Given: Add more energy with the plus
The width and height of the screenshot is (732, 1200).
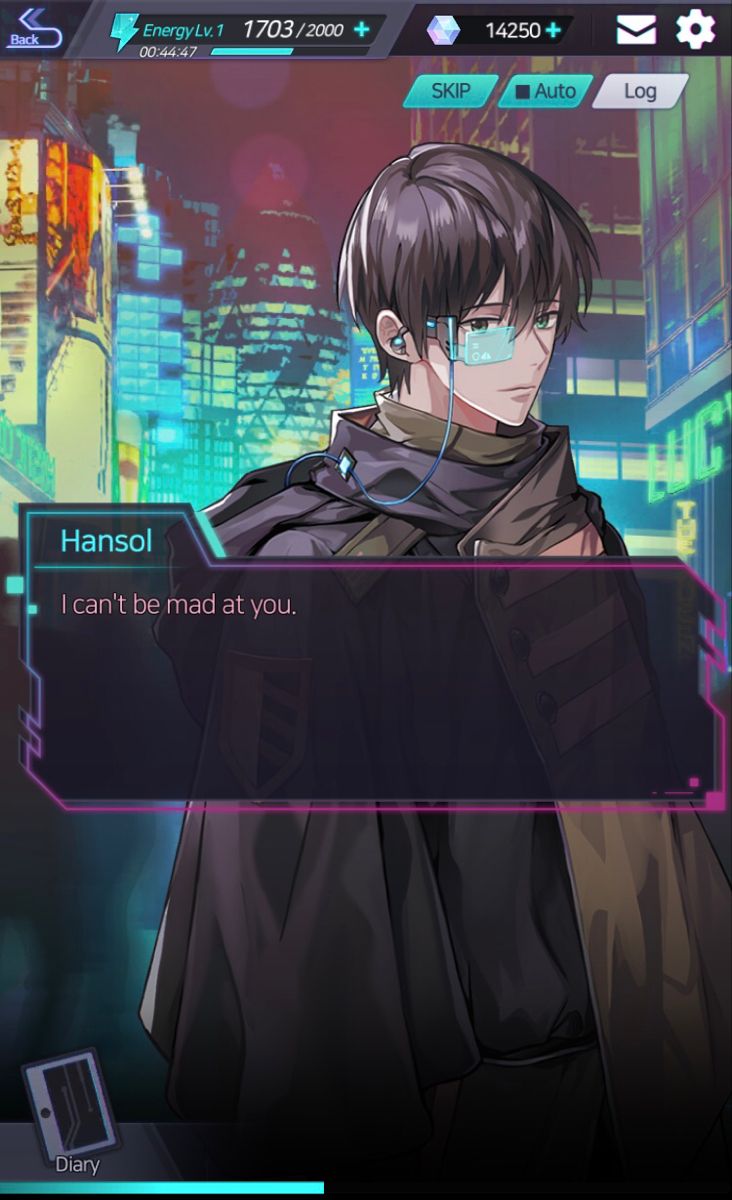Looking at the screenshot, I should coord(362,29).
